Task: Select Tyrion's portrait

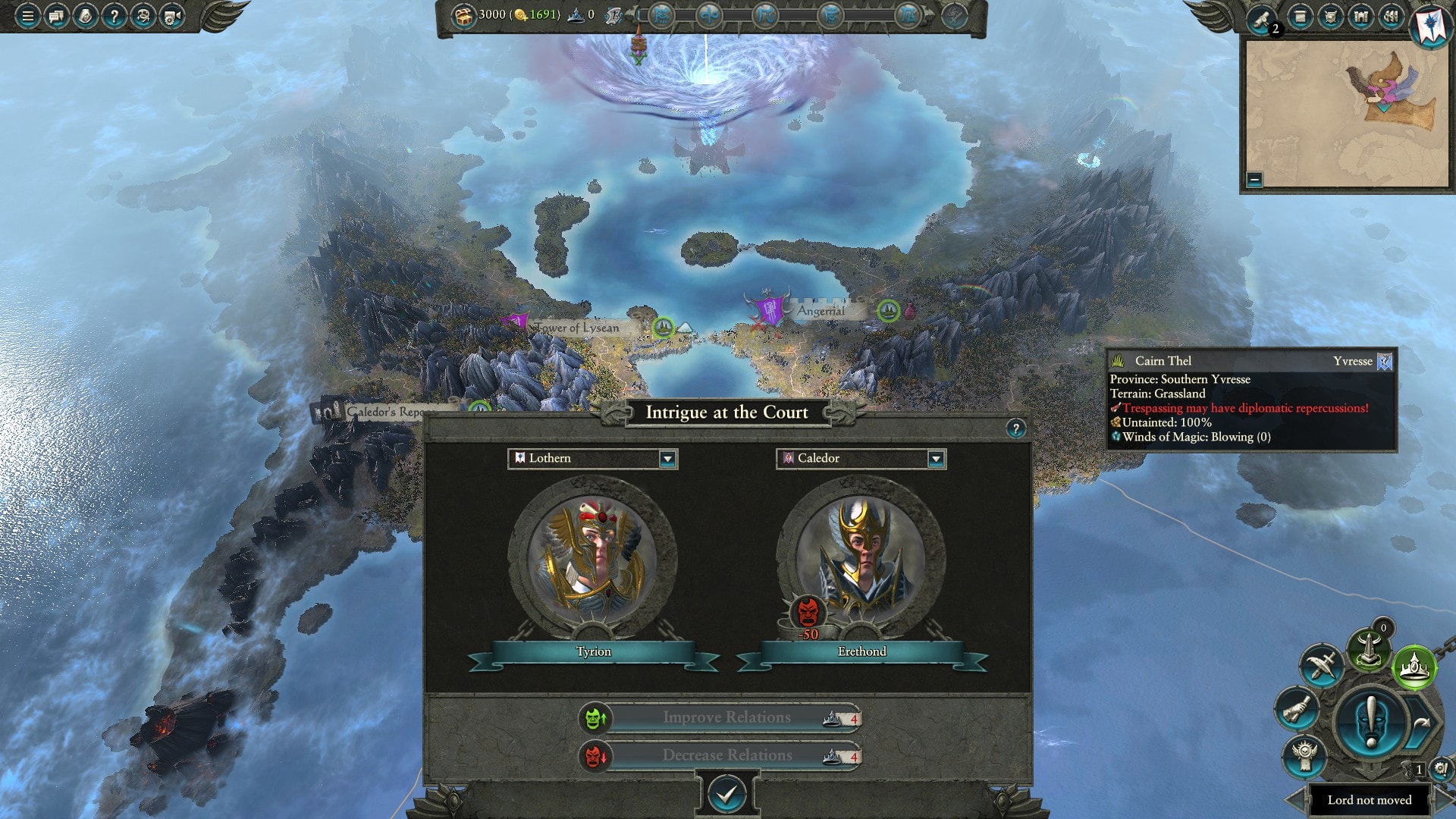Action: 593,557
